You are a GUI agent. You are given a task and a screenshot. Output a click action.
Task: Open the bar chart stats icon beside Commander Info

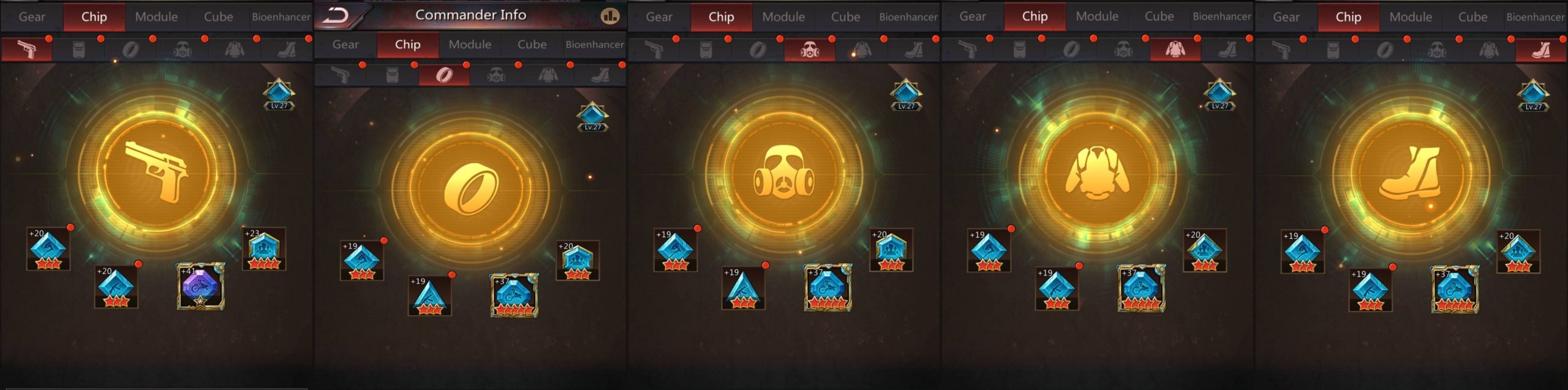[x=610, y=16]
